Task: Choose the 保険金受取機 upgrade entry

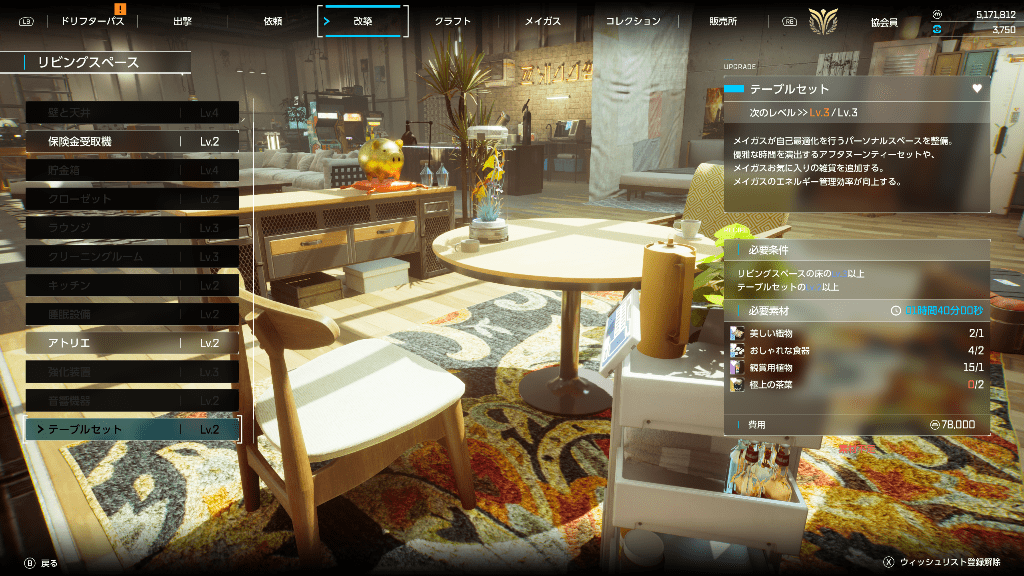Action: [x=132, y=142]
